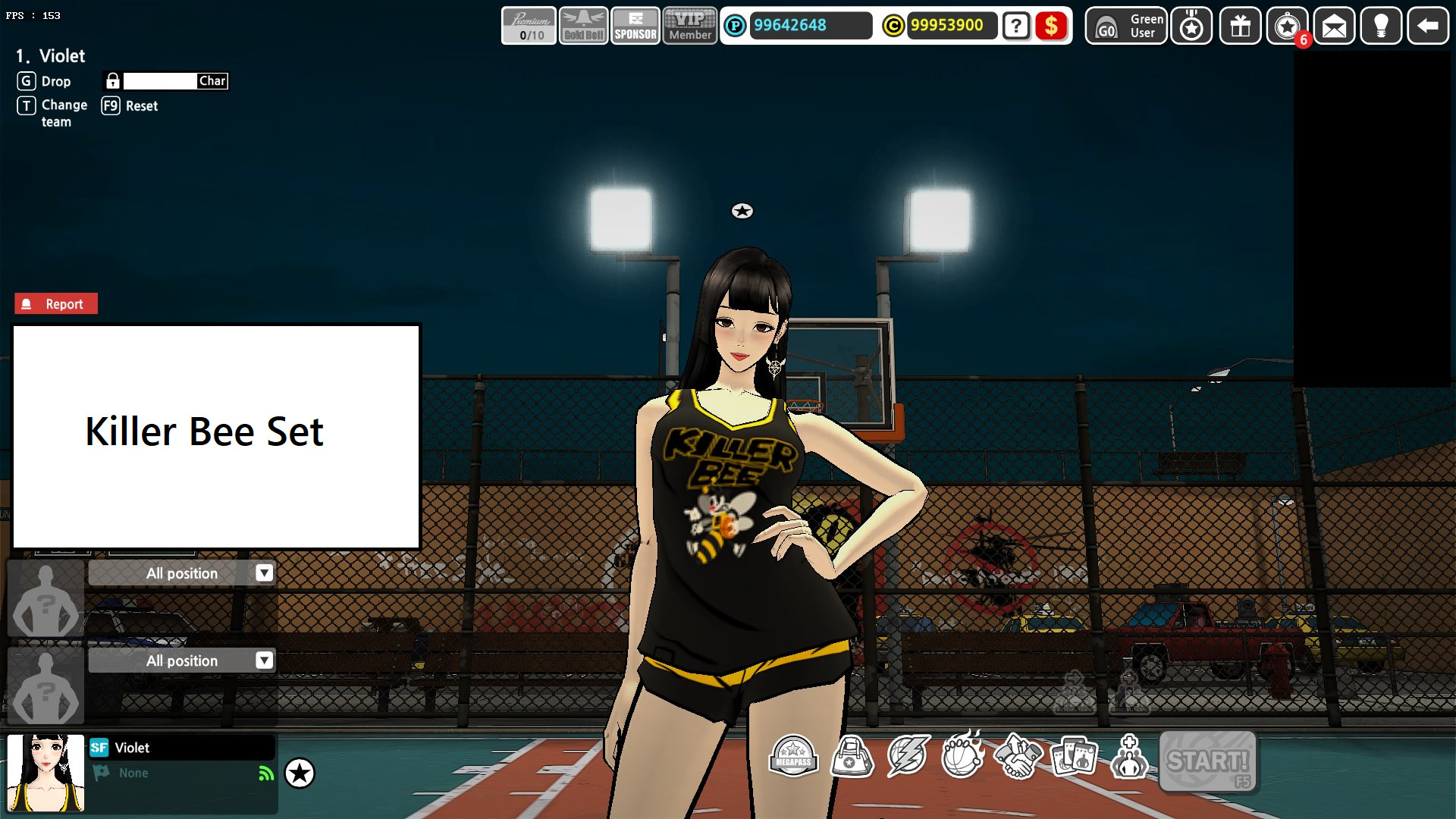Open the badge icon with 6 notifications
1456x819 pixels.
point(1288,27)
